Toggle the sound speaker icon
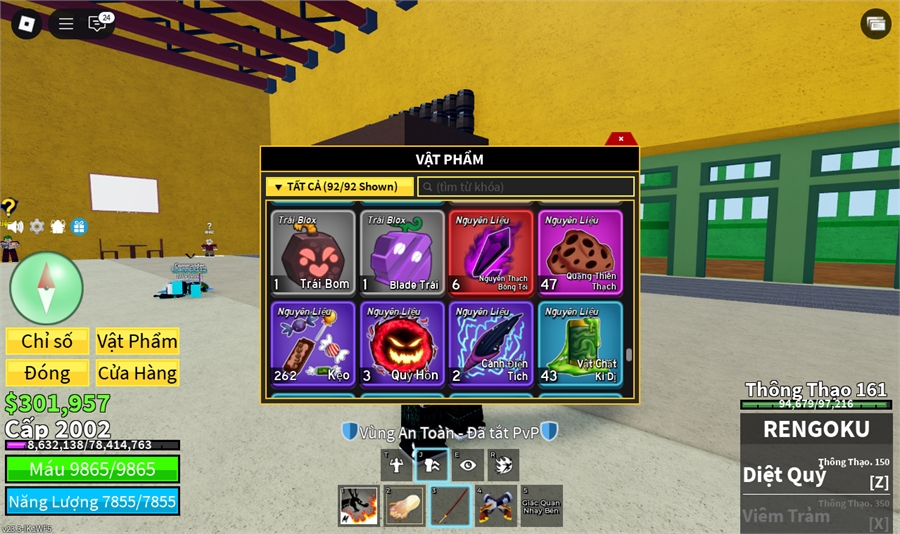The height and width of the screenshot is (534, 900). (x=15, y=227)
